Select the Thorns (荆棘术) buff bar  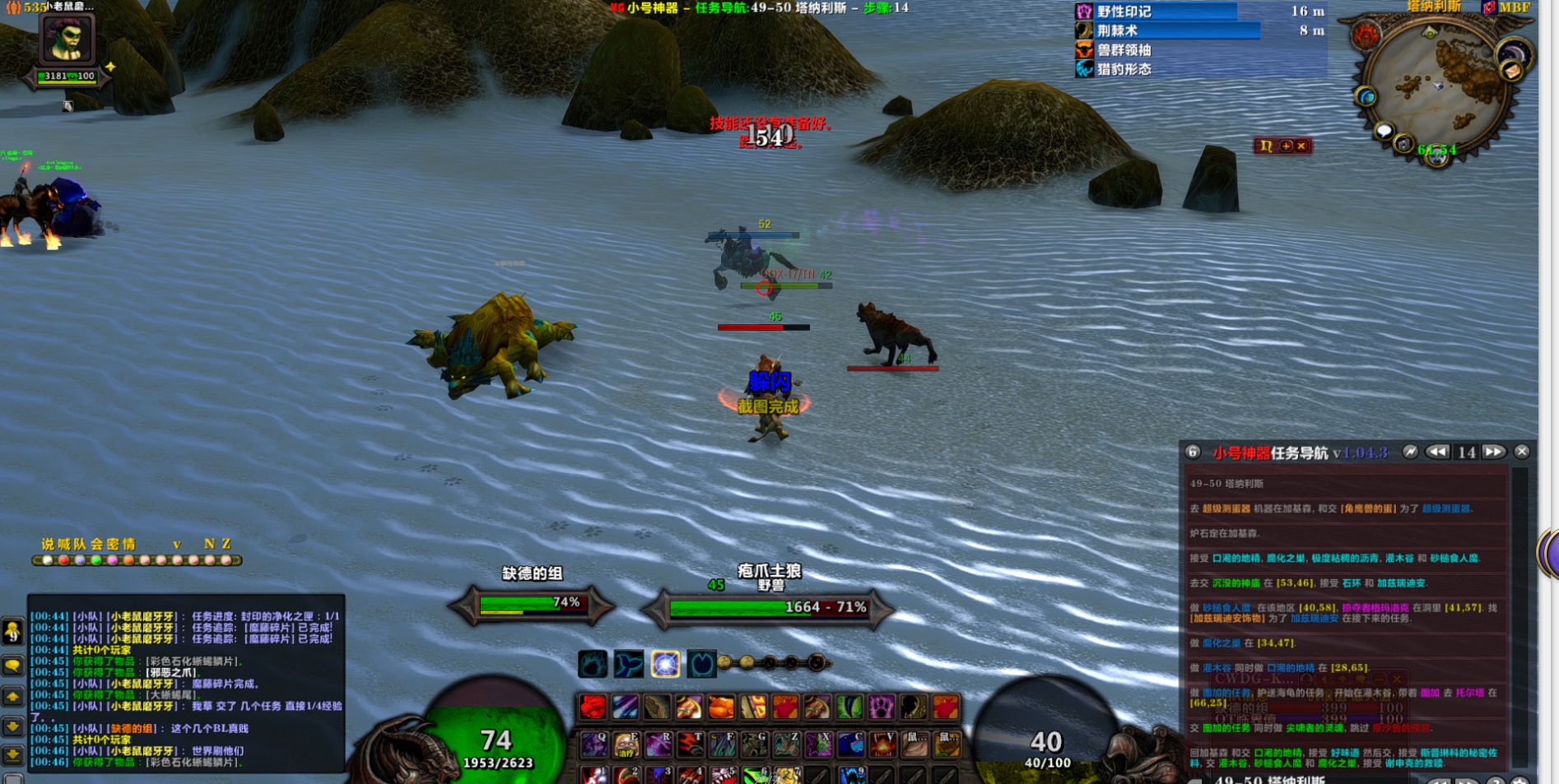(x=1167, y=30)
